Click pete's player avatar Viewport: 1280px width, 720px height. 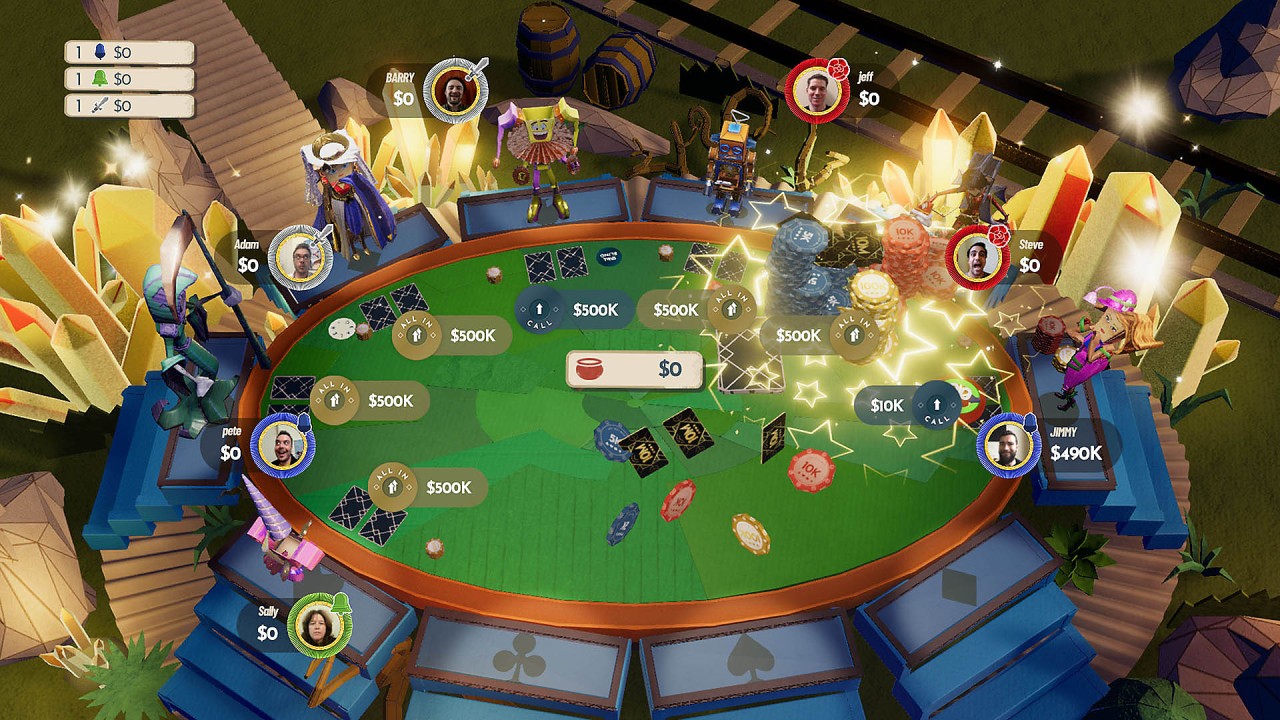pos(283,445)
